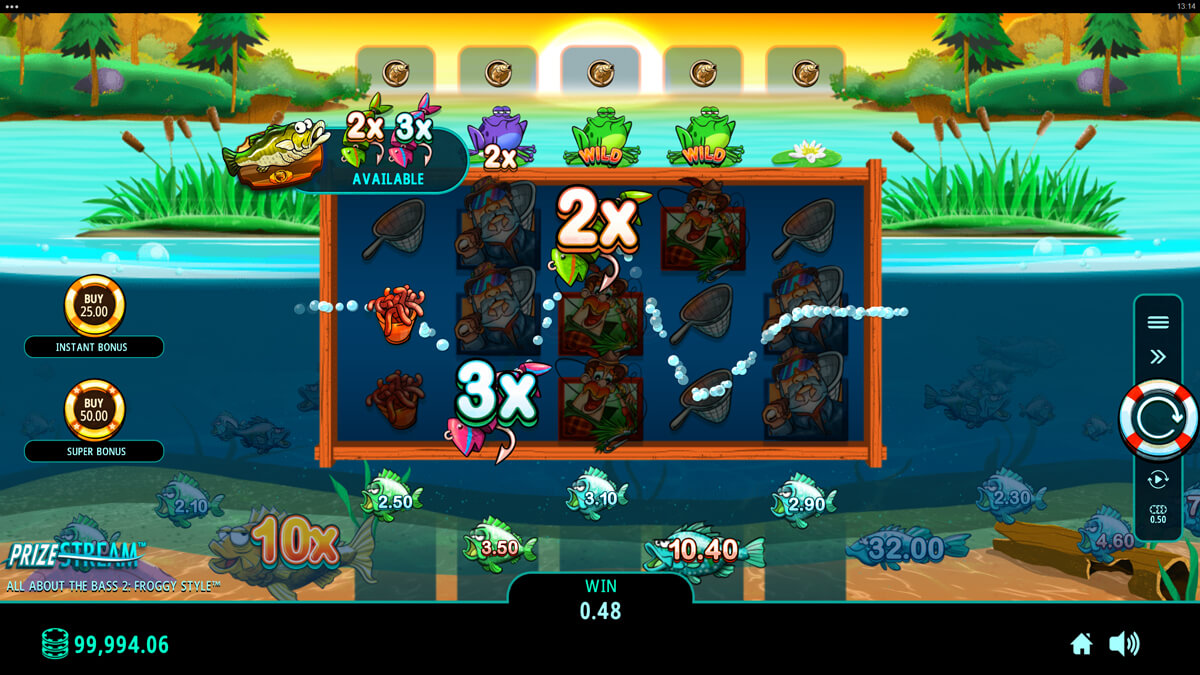Open the hamburger menu

click(x=1158, y=322)
